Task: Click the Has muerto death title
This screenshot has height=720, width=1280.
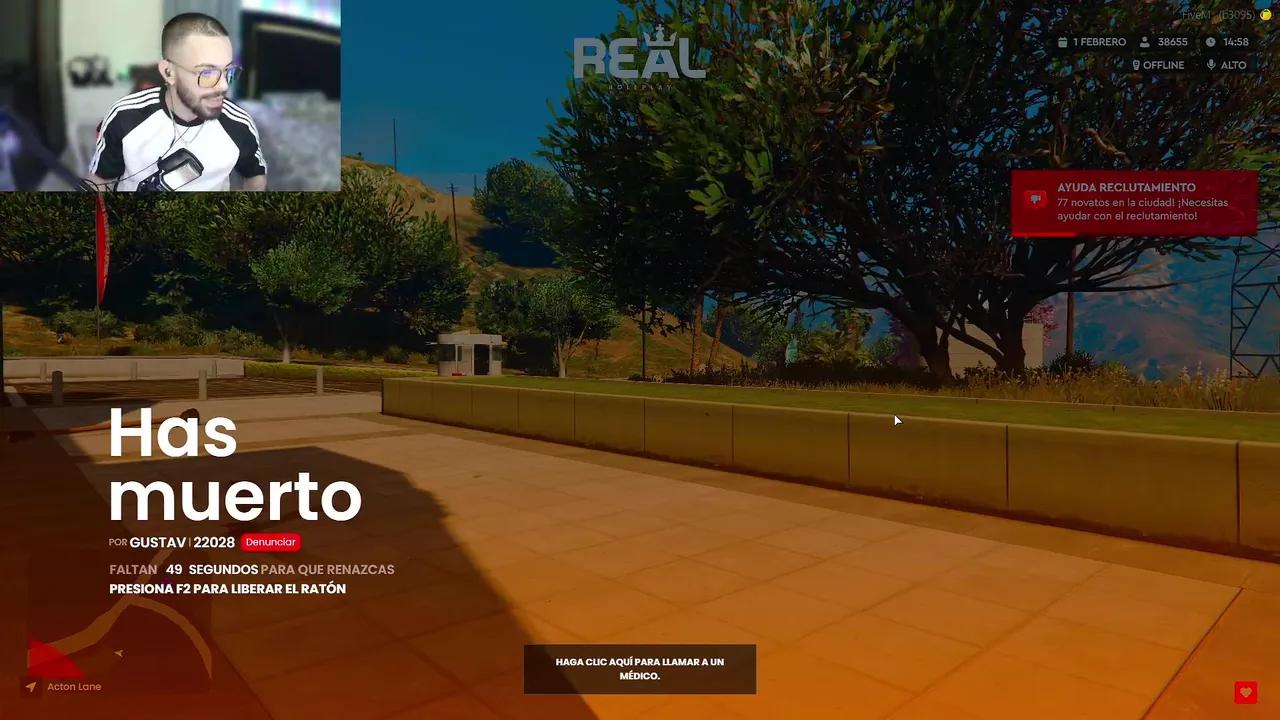Action: pyautogui.click(x=235, y=465)
